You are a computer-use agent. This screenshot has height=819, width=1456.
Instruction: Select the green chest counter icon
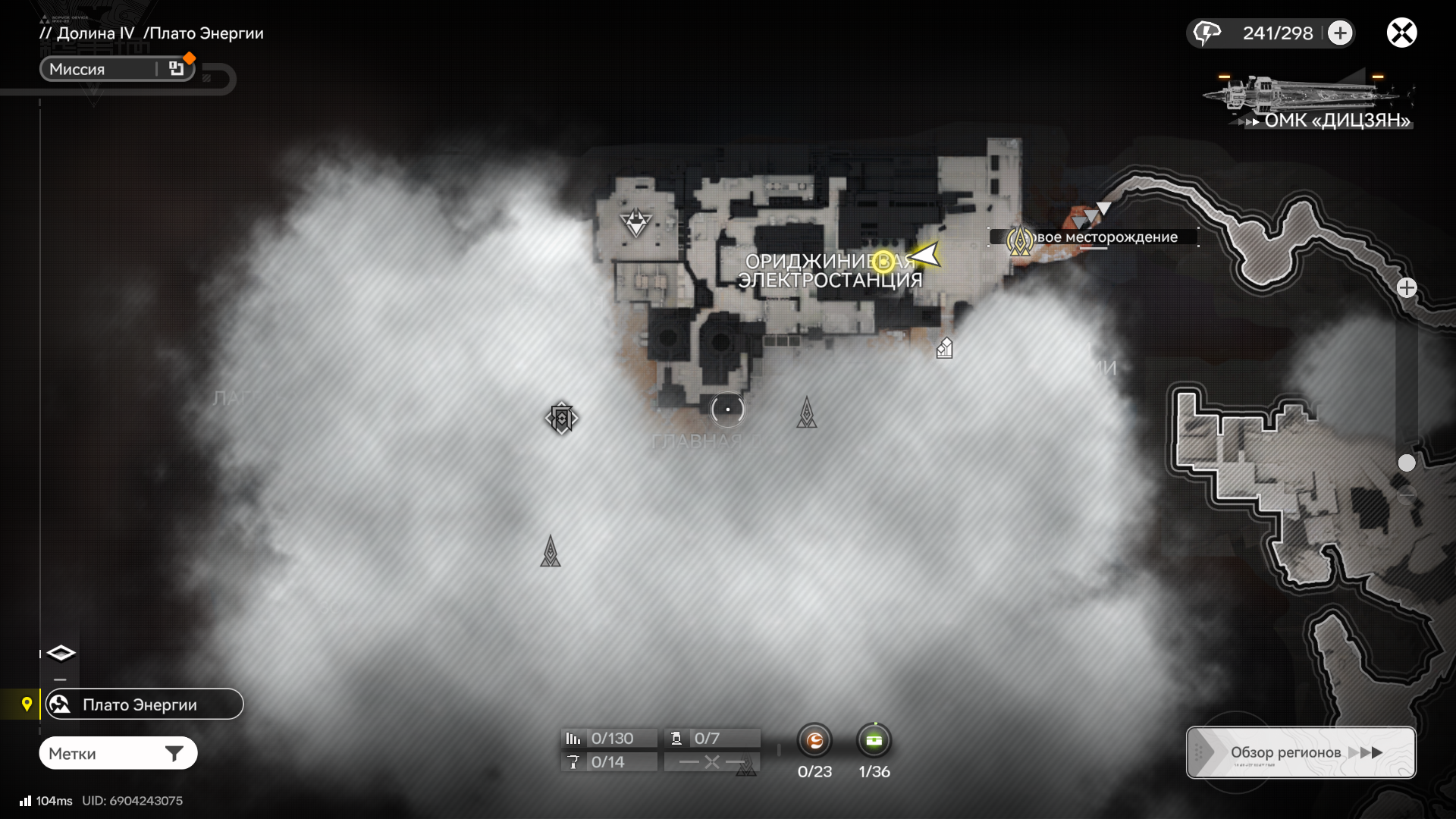click(874, 740)
